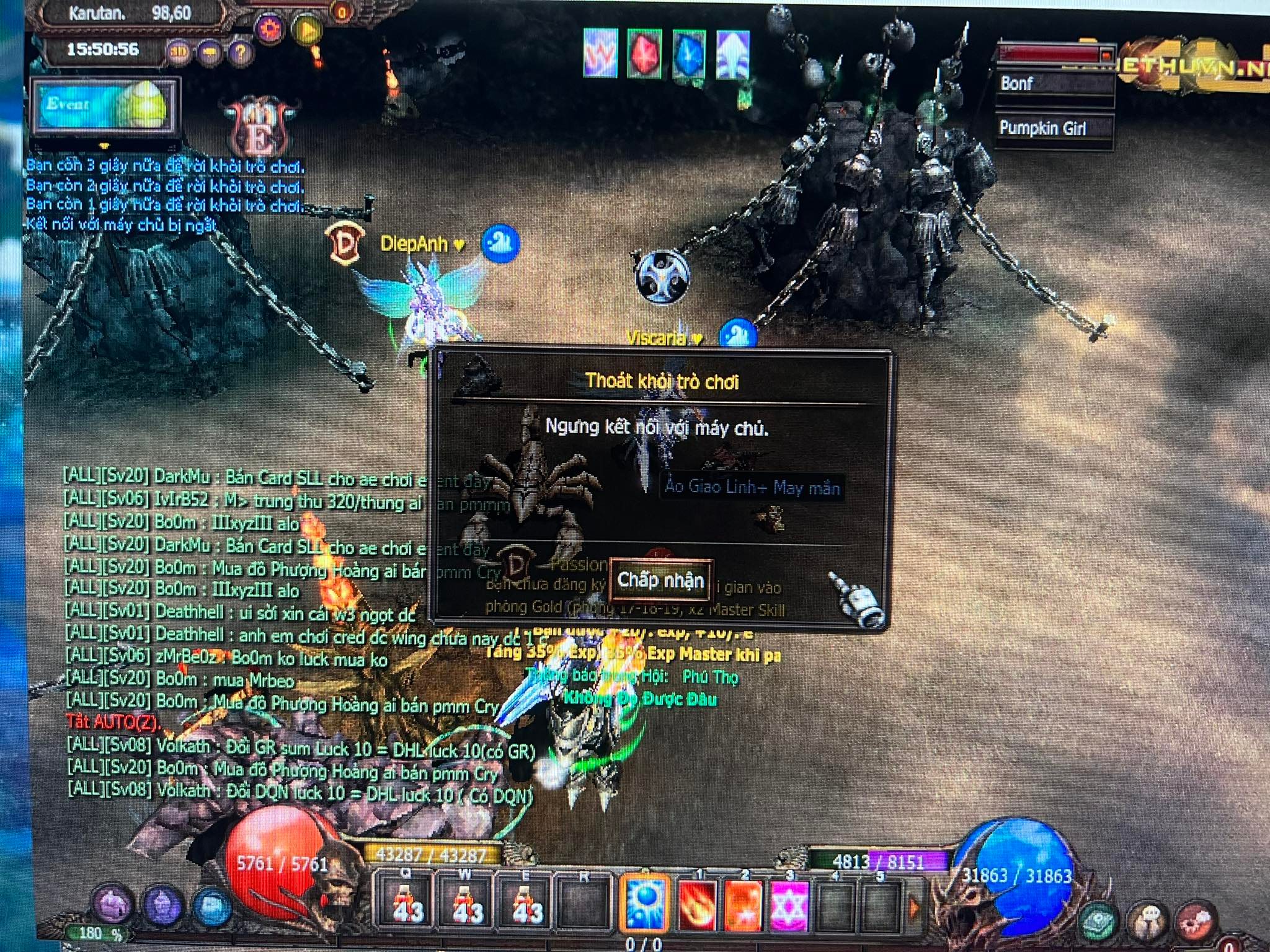Click the yellow speech bubble icon
This screenshot has width=1270, height=952.
coord(210,53)
